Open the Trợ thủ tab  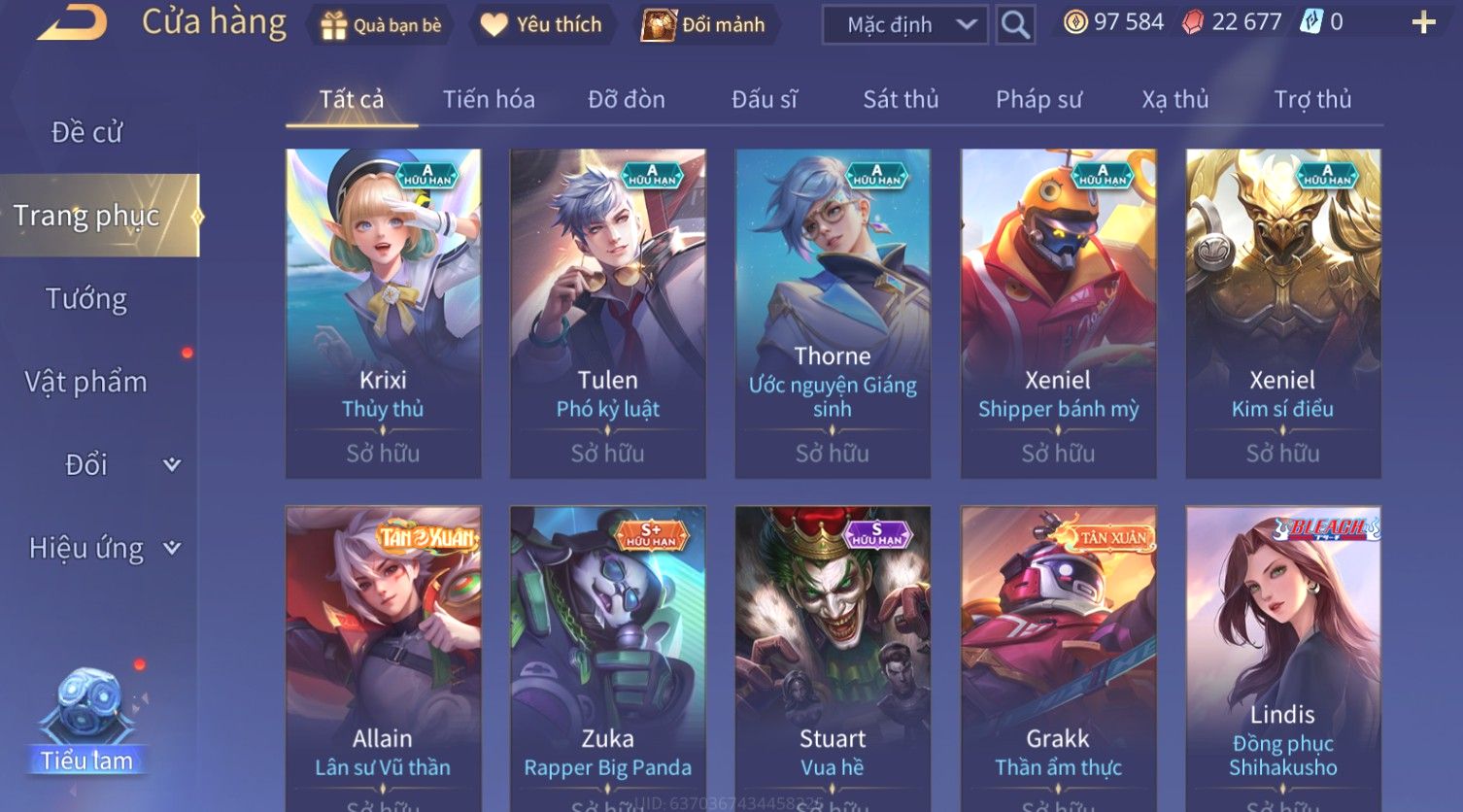point(1312,99)
